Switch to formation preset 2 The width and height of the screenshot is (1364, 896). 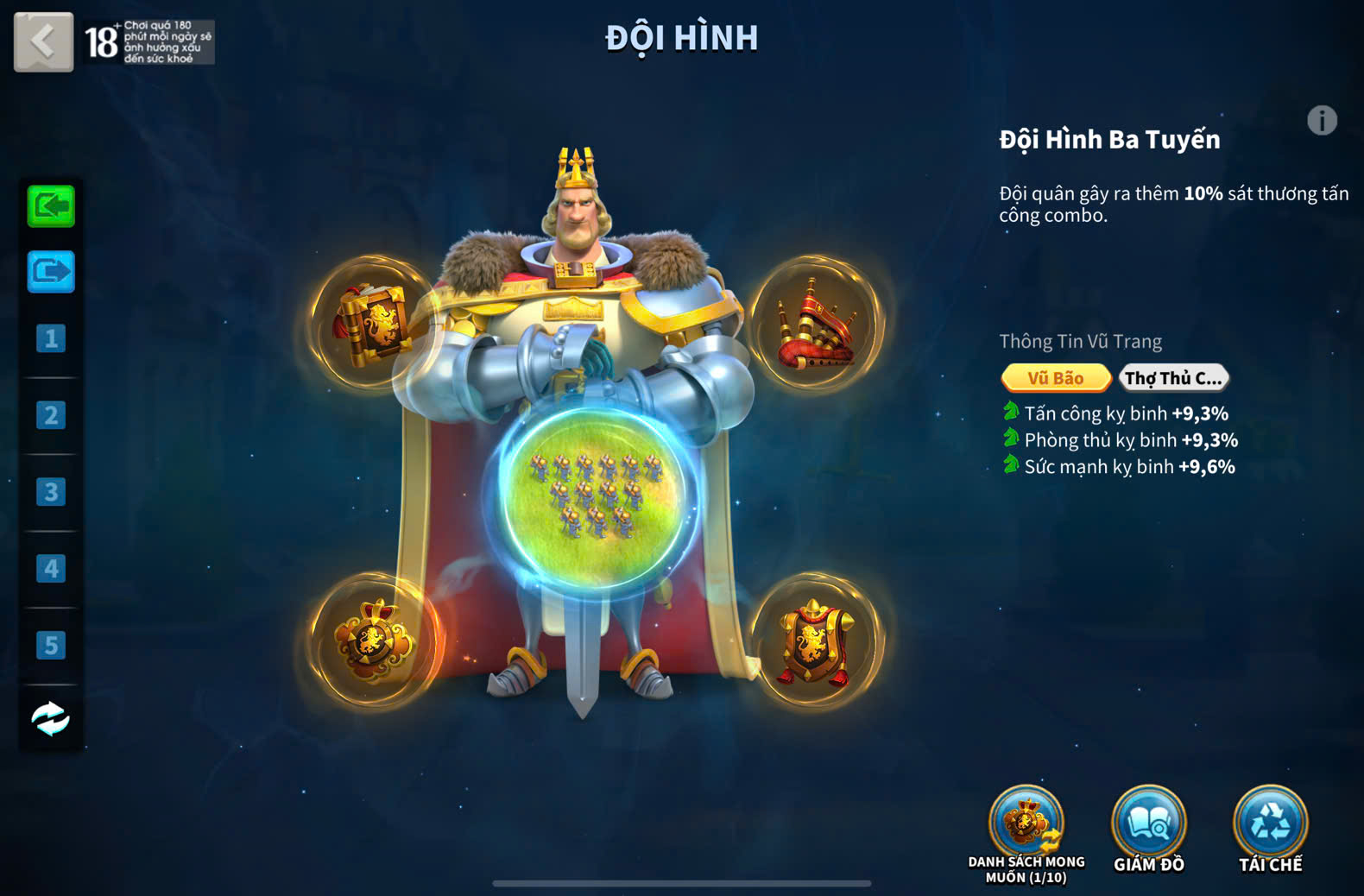[x=51, y=415]
